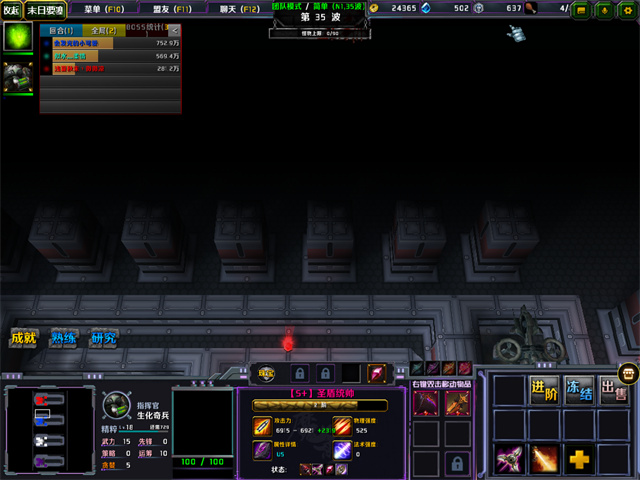Screen dimensions: 640x480
Task: Activate the yellow cross heal ability
Action: click(578, 459)
